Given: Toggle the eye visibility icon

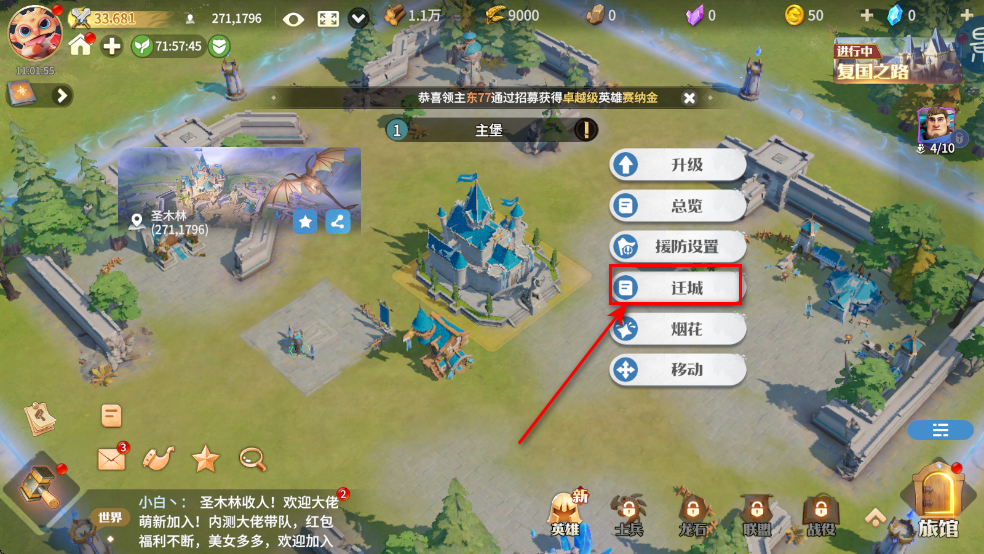Looking at the screenshot, I should click(293, 18).
